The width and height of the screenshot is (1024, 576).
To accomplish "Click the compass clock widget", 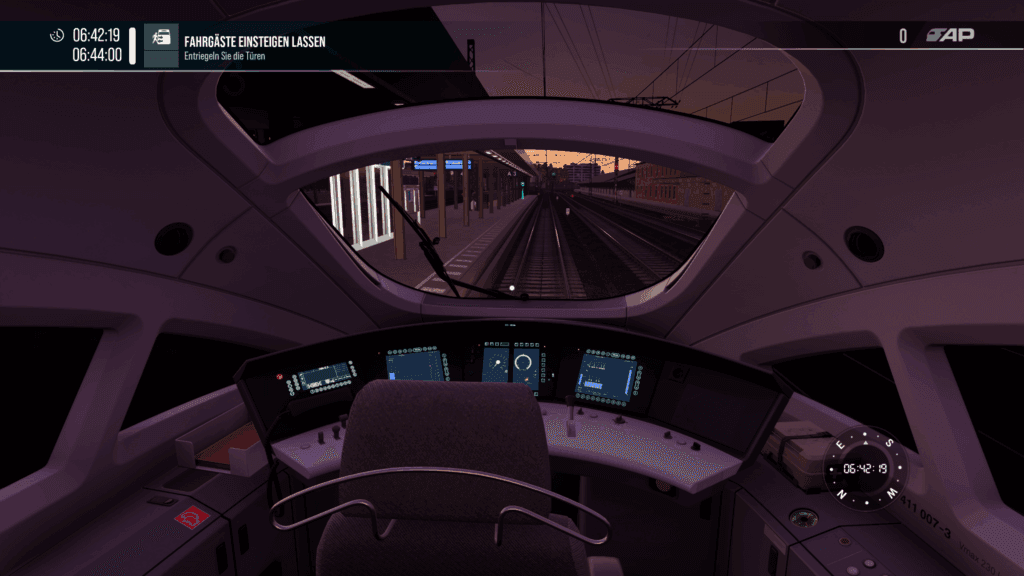I will click(x=865, y=467).
